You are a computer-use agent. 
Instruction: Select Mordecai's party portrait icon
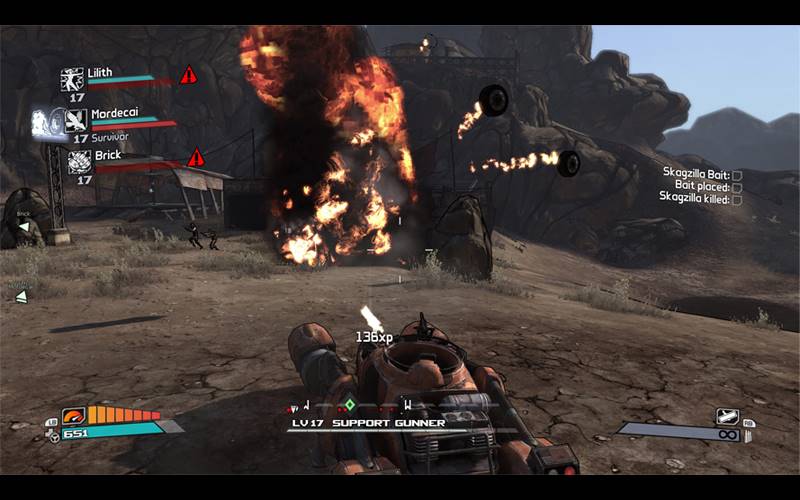click(76, 121)
